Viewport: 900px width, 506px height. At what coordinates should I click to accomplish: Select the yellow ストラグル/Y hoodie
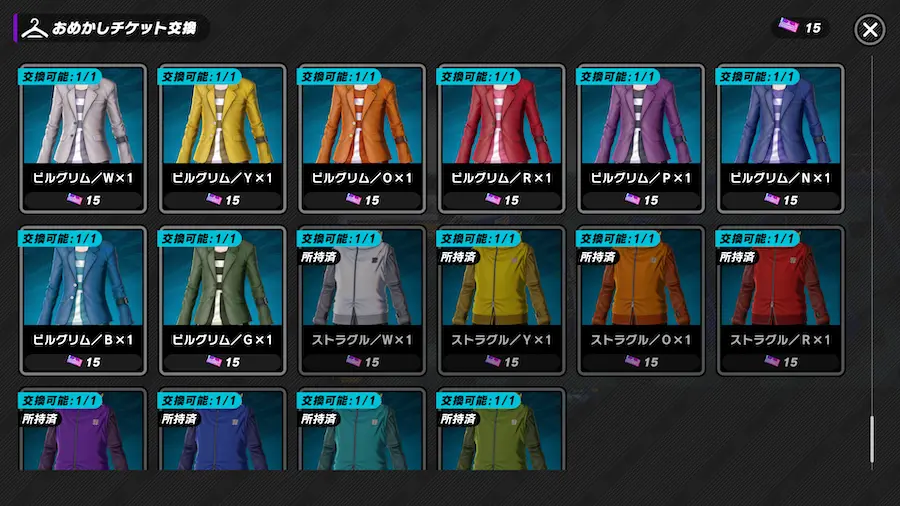click(503, 300)
